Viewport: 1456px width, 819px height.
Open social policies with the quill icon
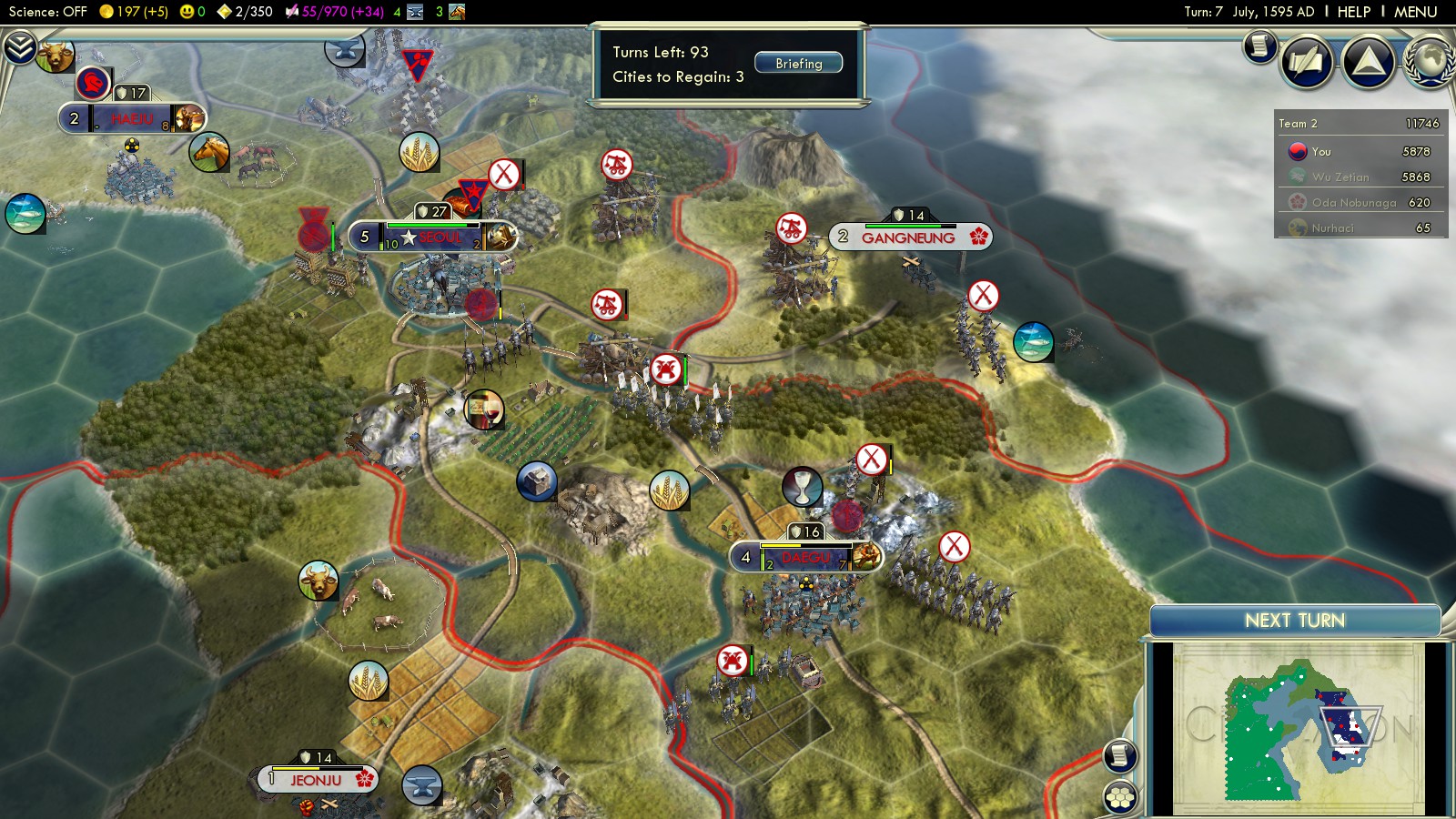pyautogui.click(x=1307, y=62)
